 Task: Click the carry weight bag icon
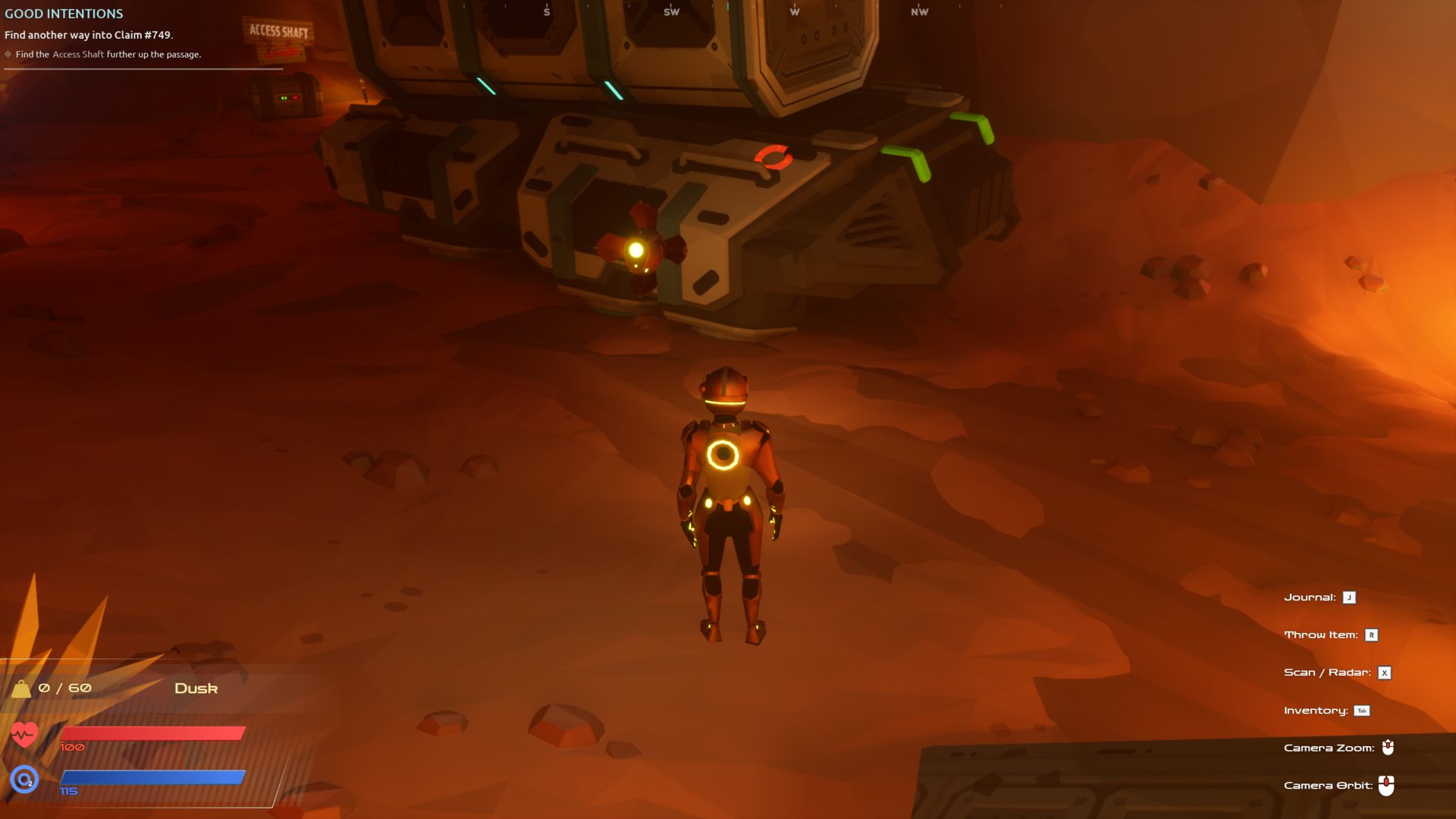click(x=21, y=689)
